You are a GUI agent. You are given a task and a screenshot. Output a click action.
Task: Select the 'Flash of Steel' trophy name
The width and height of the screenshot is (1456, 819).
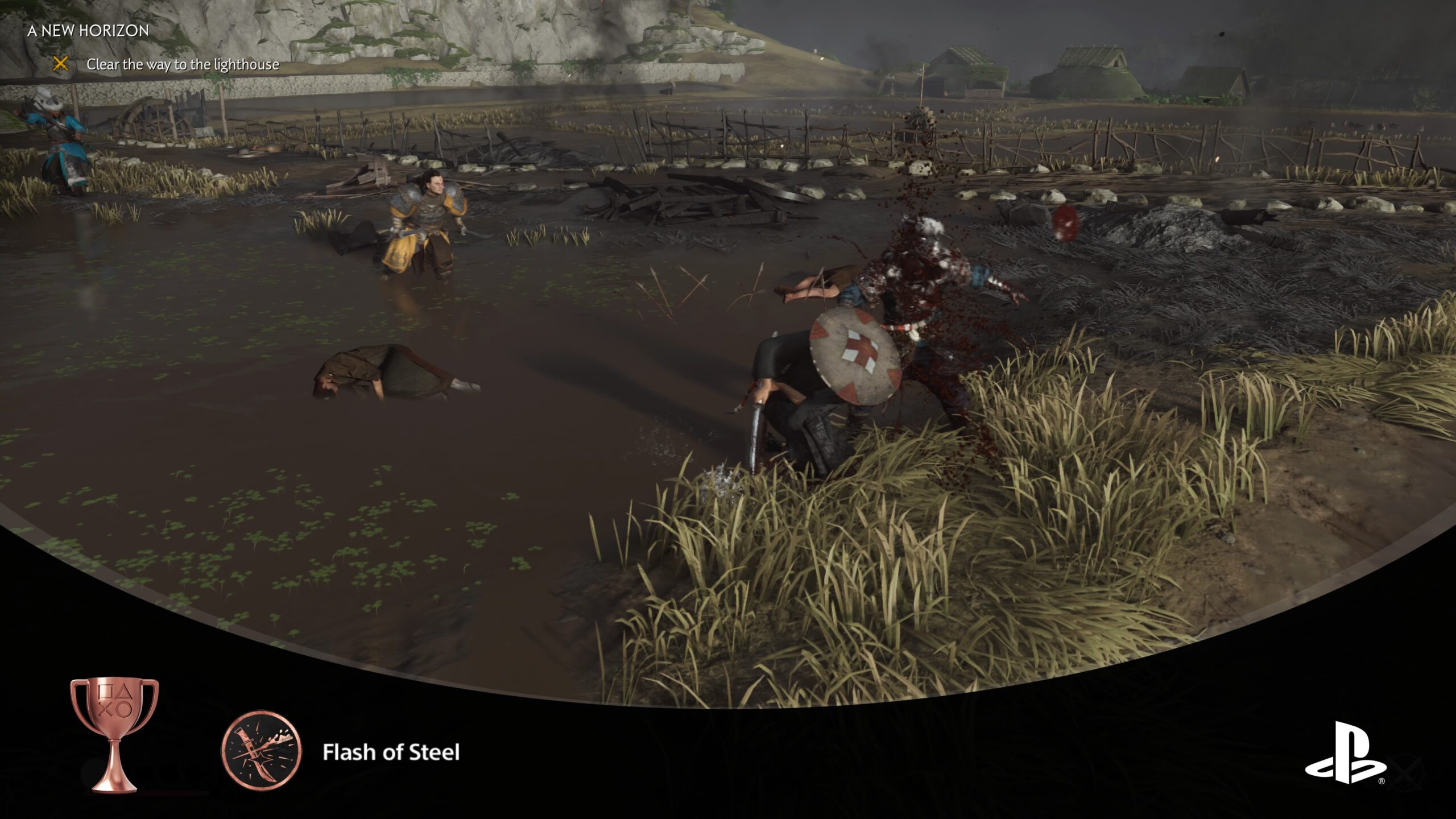pyautogui.click(x=391, y=752)
